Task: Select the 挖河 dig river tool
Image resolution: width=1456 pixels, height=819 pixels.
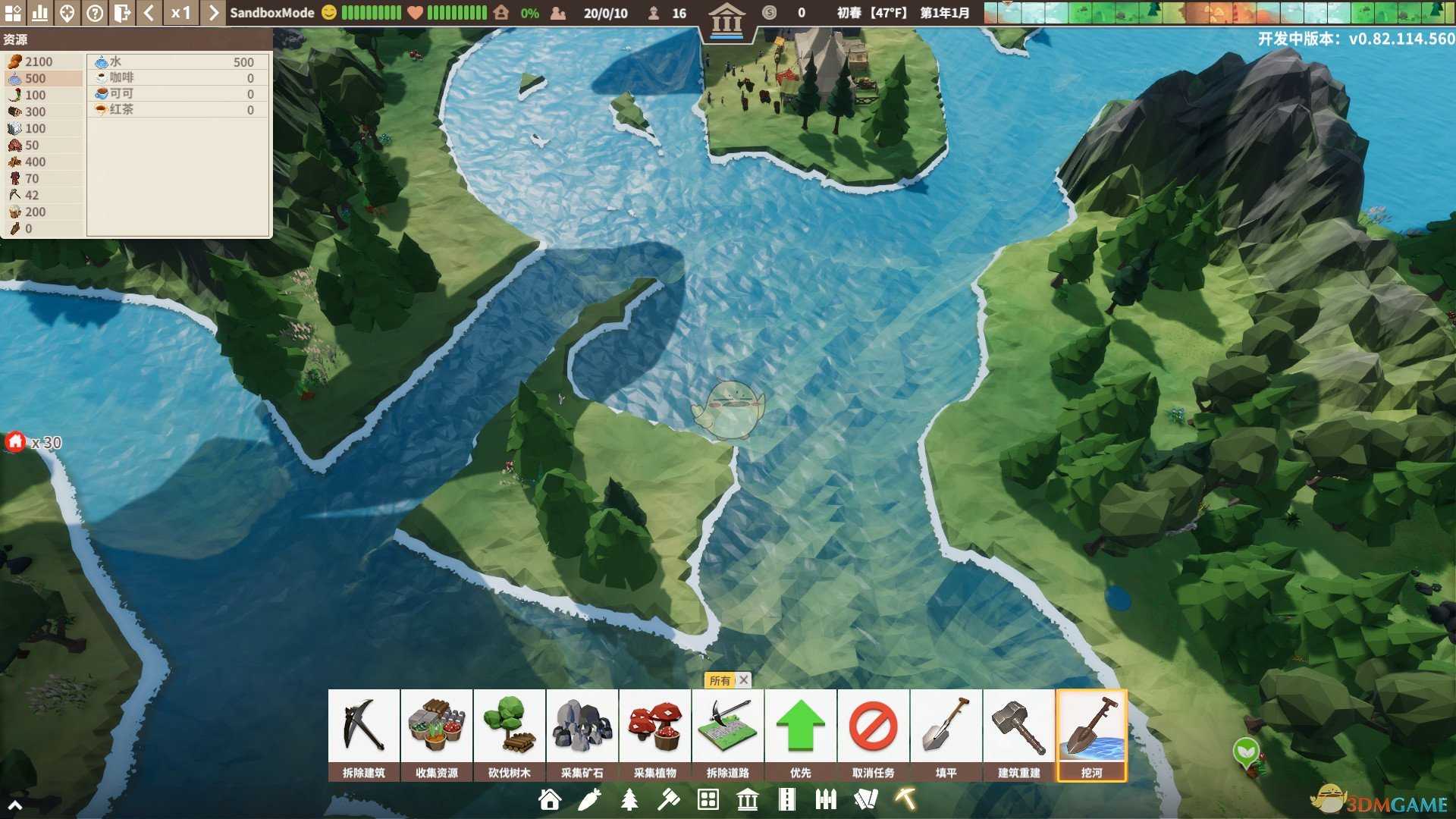Action: (1091, 733)
